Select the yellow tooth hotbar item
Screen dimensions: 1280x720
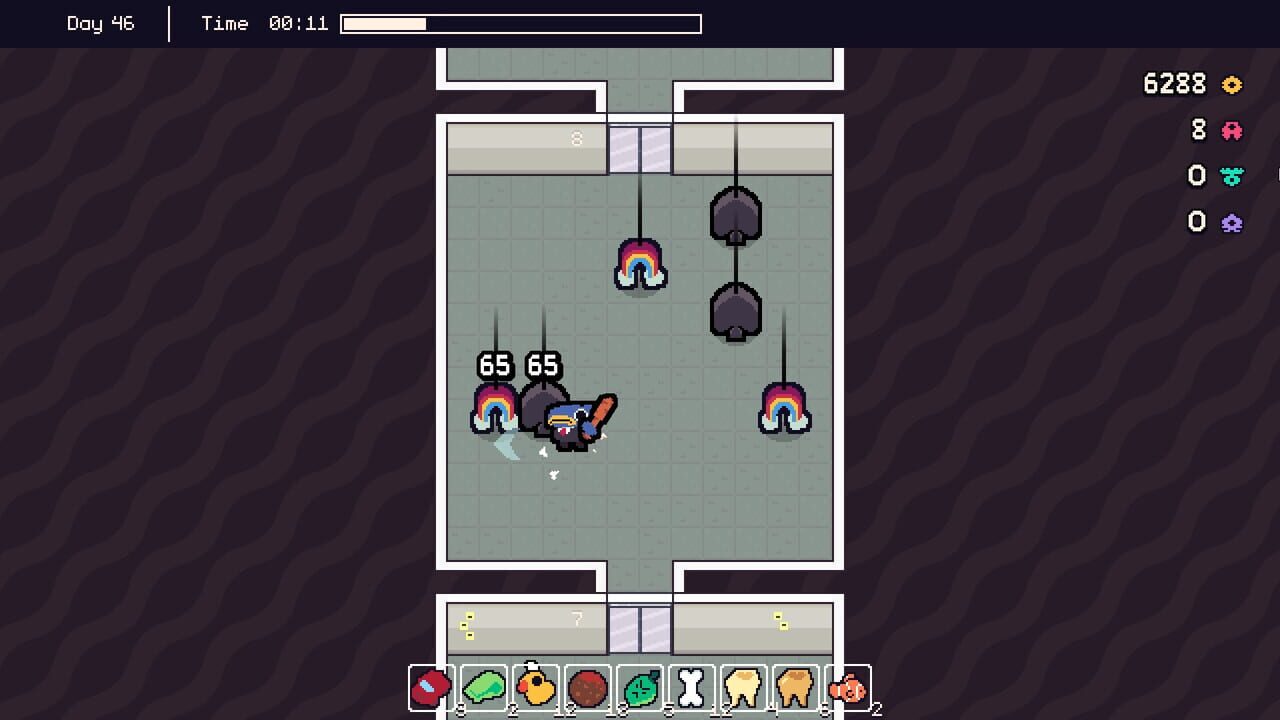(744, 687)
